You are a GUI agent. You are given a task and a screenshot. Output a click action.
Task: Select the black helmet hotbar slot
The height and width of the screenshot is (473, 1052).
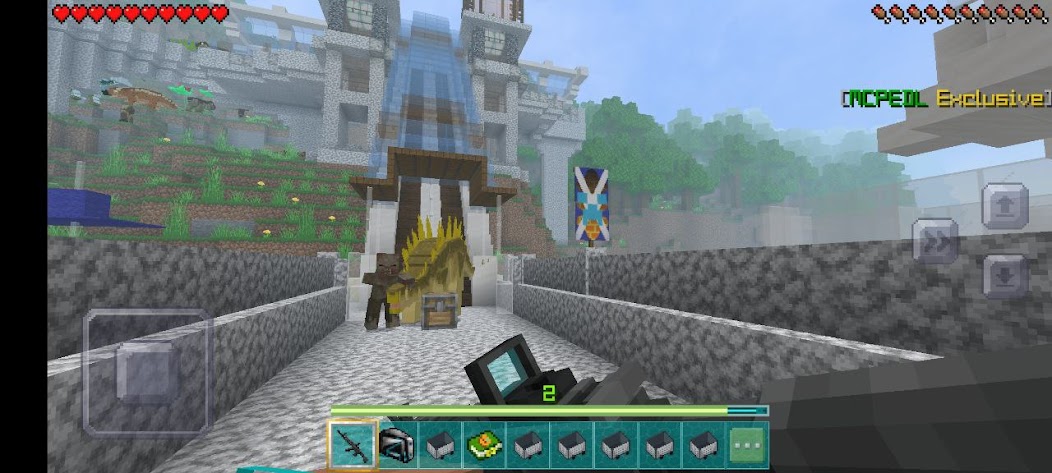click(x=397, y=444)
